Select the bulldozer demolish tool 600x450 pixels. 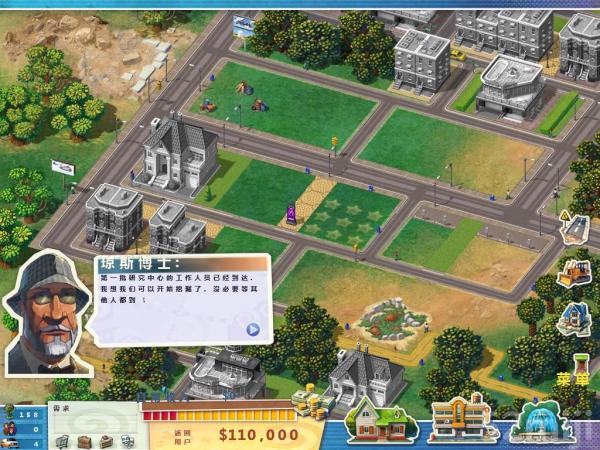click(x=574, y=273)
